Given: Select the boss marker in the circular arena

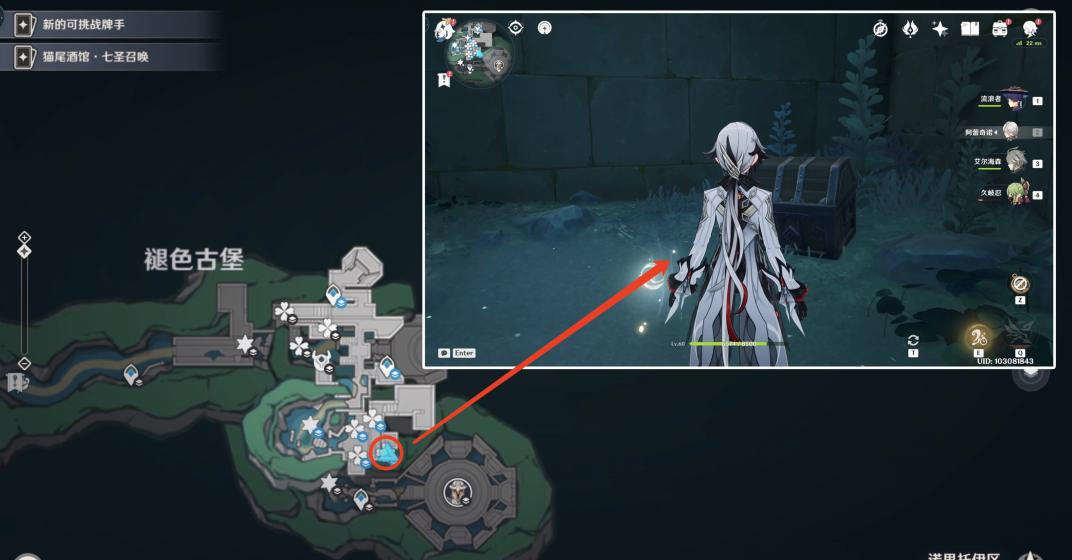Looking at the screenshot, I should 459,491.
